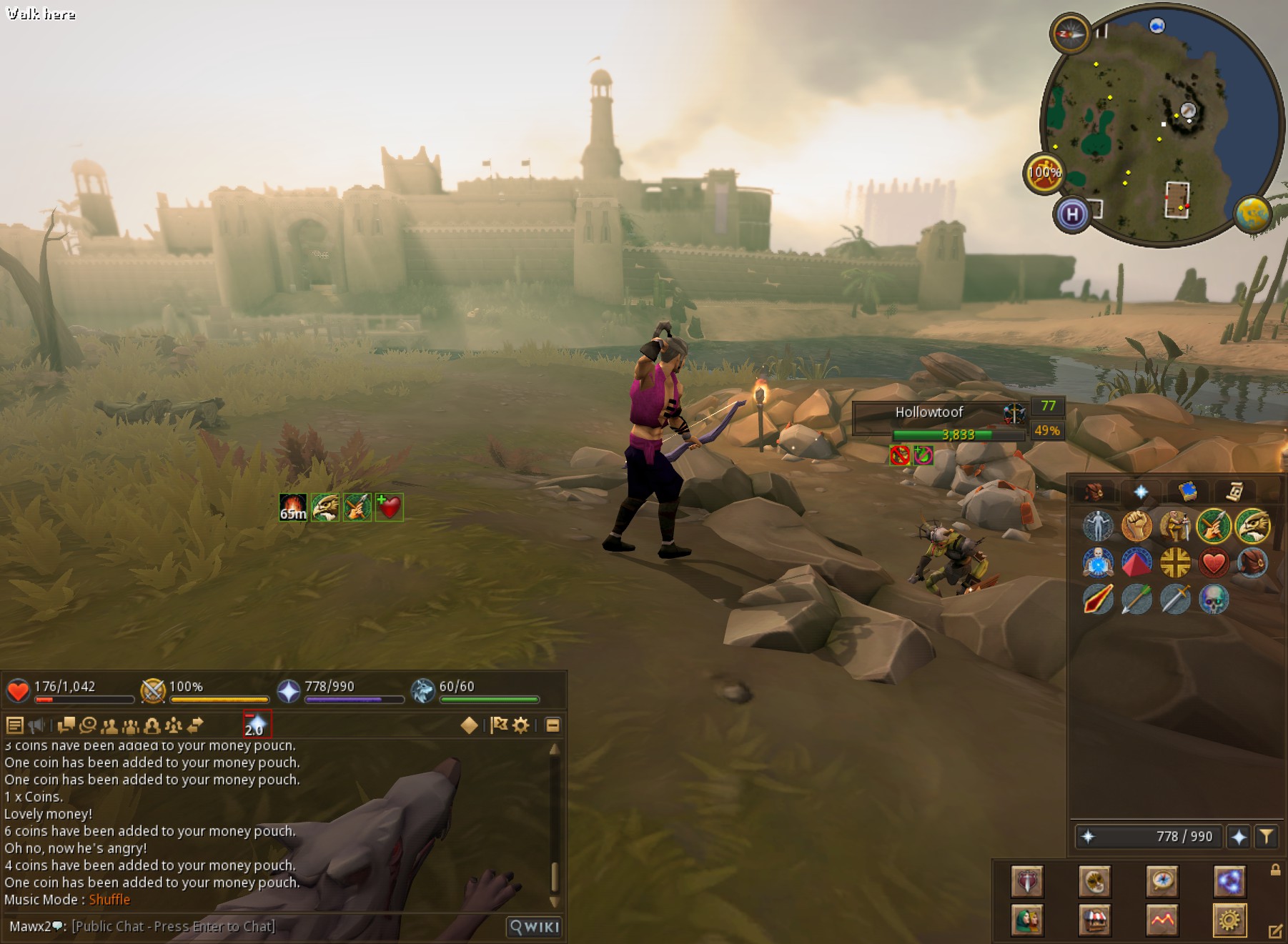Viewport: 1288px width, 944px height.
Task: Minimise the chat window
Action: pos(553,725)
